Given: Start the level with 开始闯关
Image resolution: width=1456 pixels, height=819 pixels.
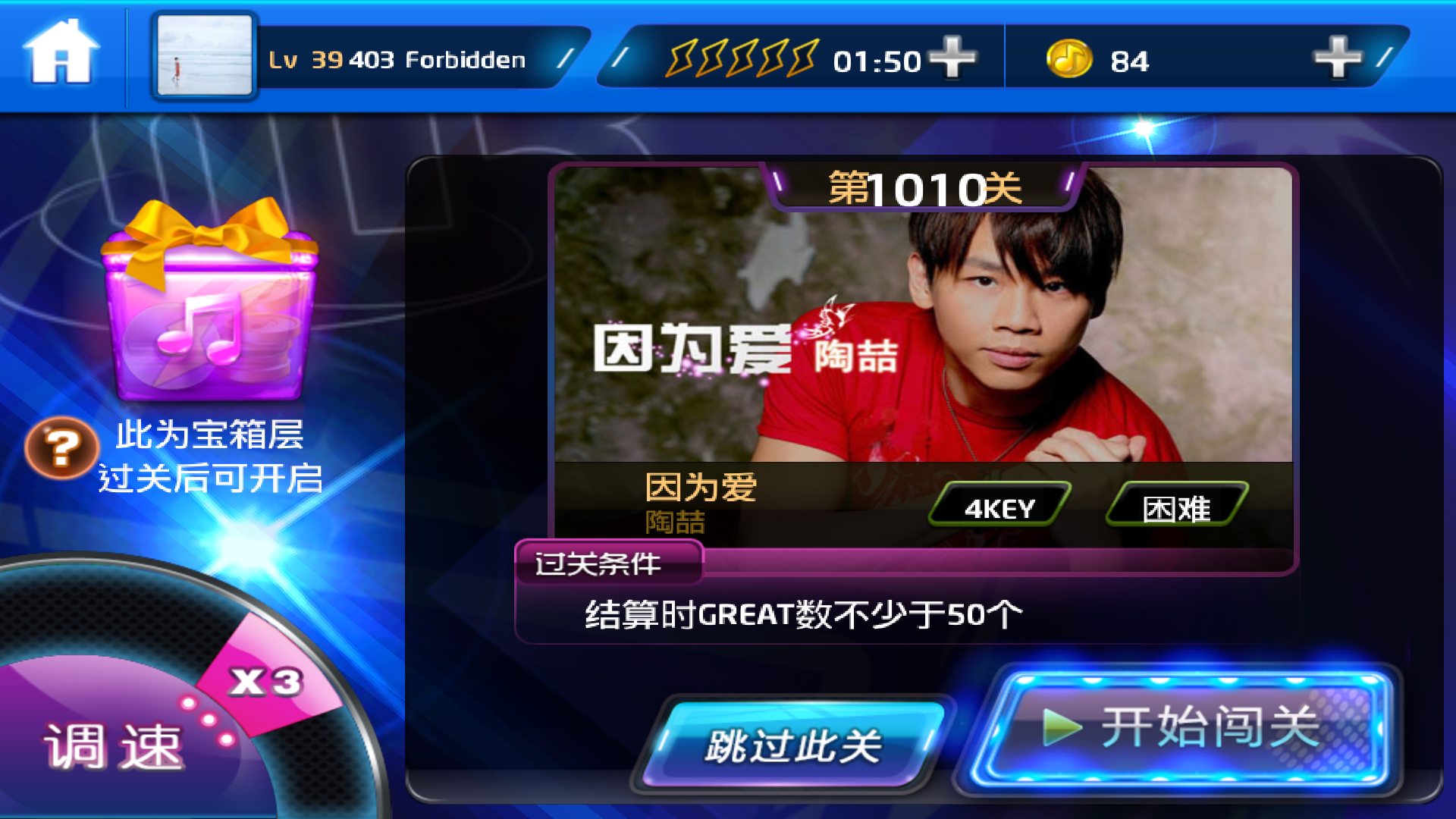Looking at the screenshot, I should tap(1181, 728).
